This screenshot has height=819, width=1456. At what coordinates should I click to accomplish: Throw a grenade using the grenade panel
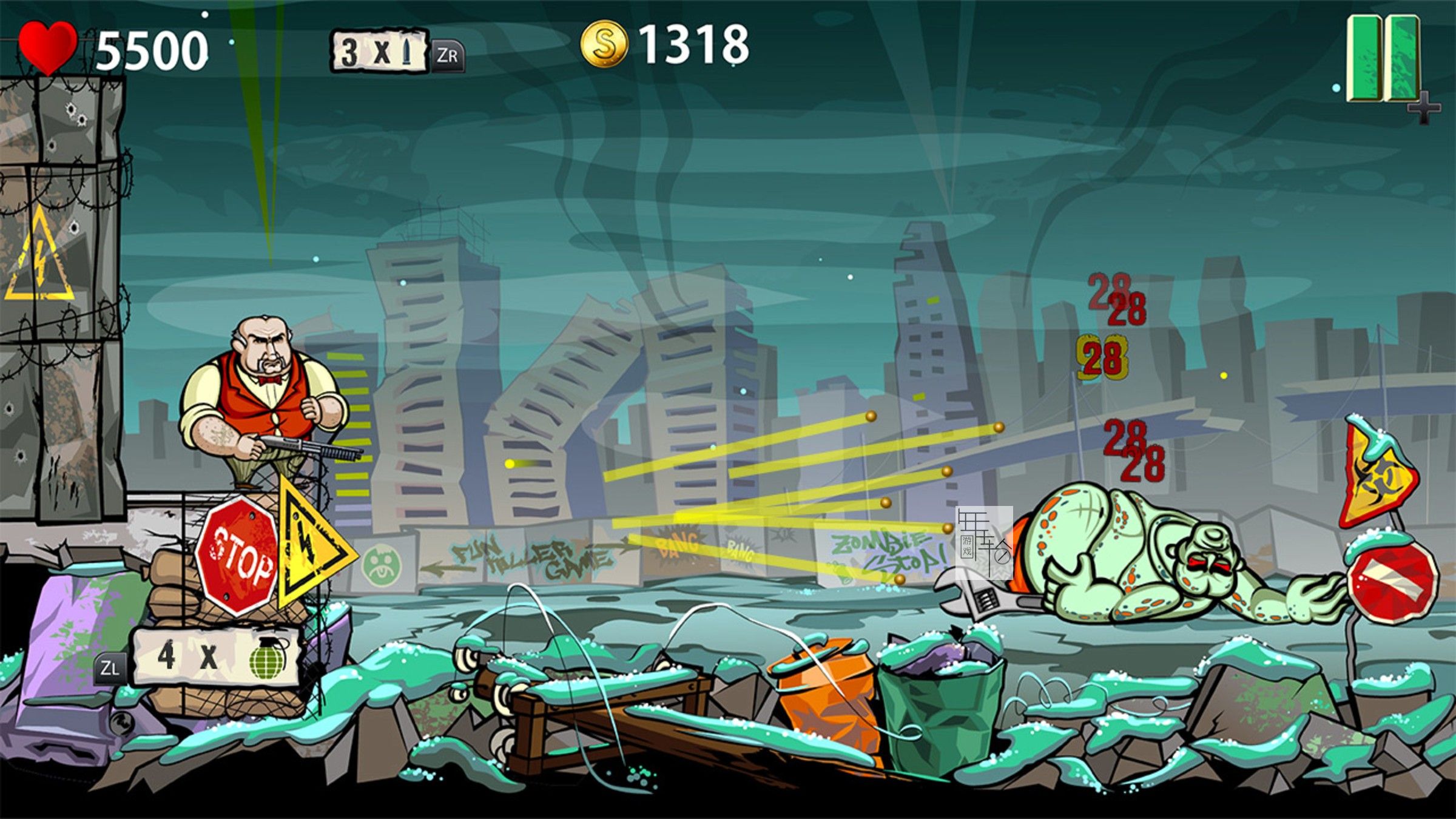pyautogui.click(x=217, y=657)
